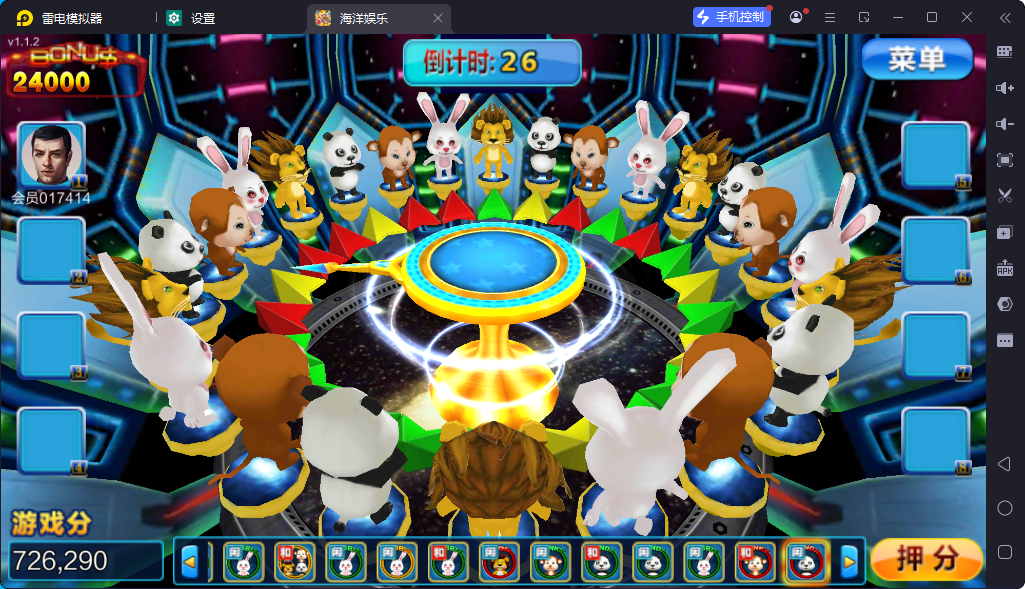Close the 海洋娱乐 tab
Screen dimensions: 1025x589
click(438, 18)
